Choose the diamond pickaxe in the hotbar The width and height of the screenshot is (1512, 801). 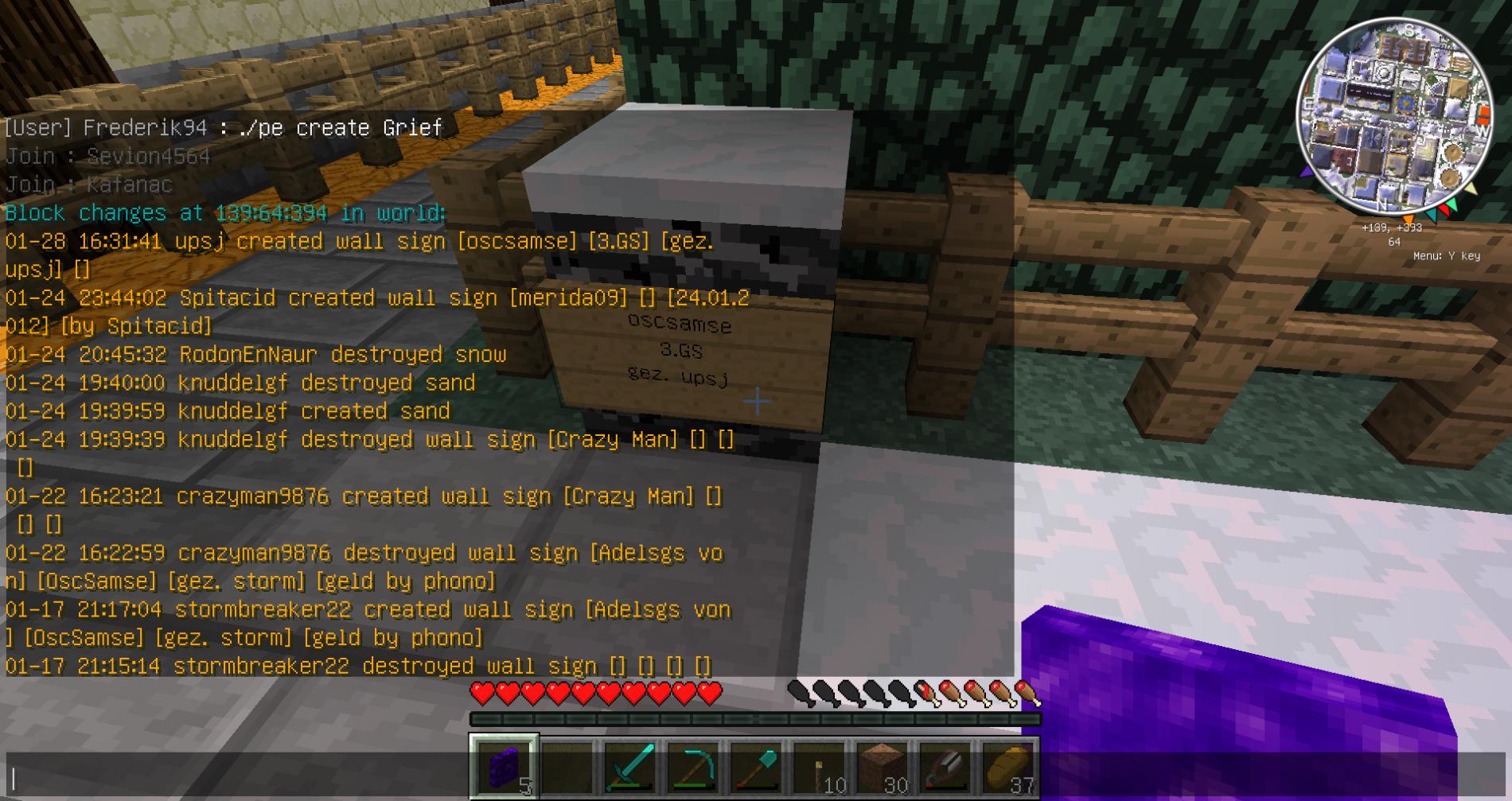point(692,768)
